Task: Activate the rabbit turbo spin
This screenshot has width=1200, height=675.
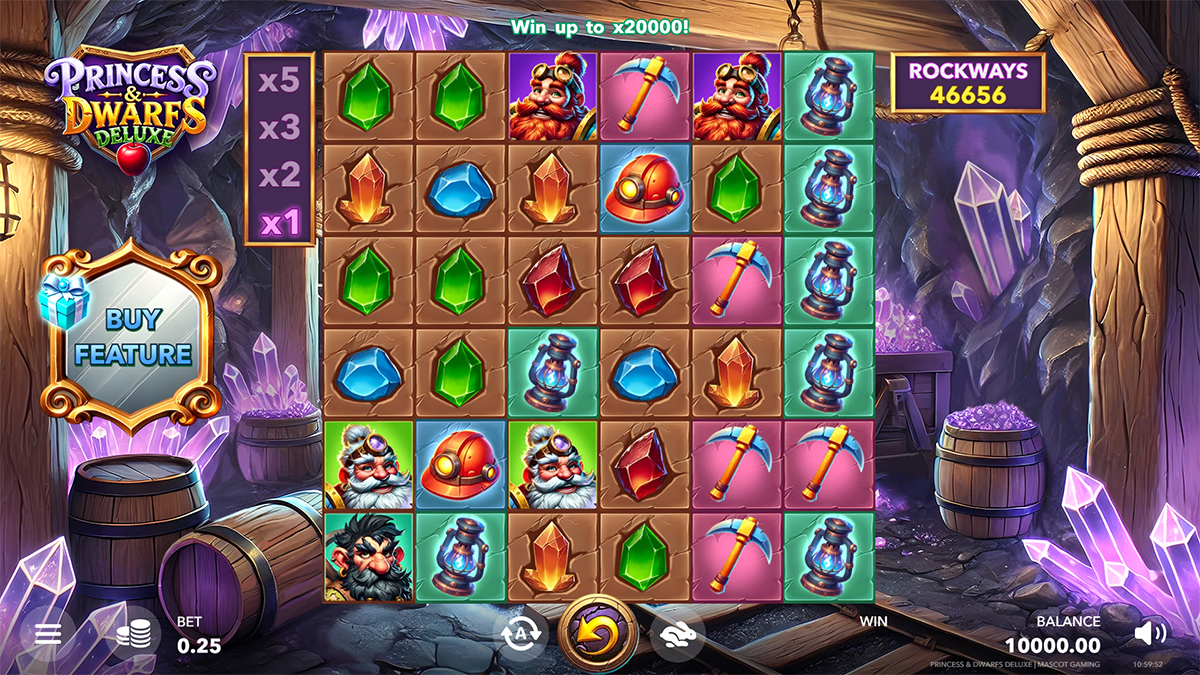Action: tap(676, 634)
